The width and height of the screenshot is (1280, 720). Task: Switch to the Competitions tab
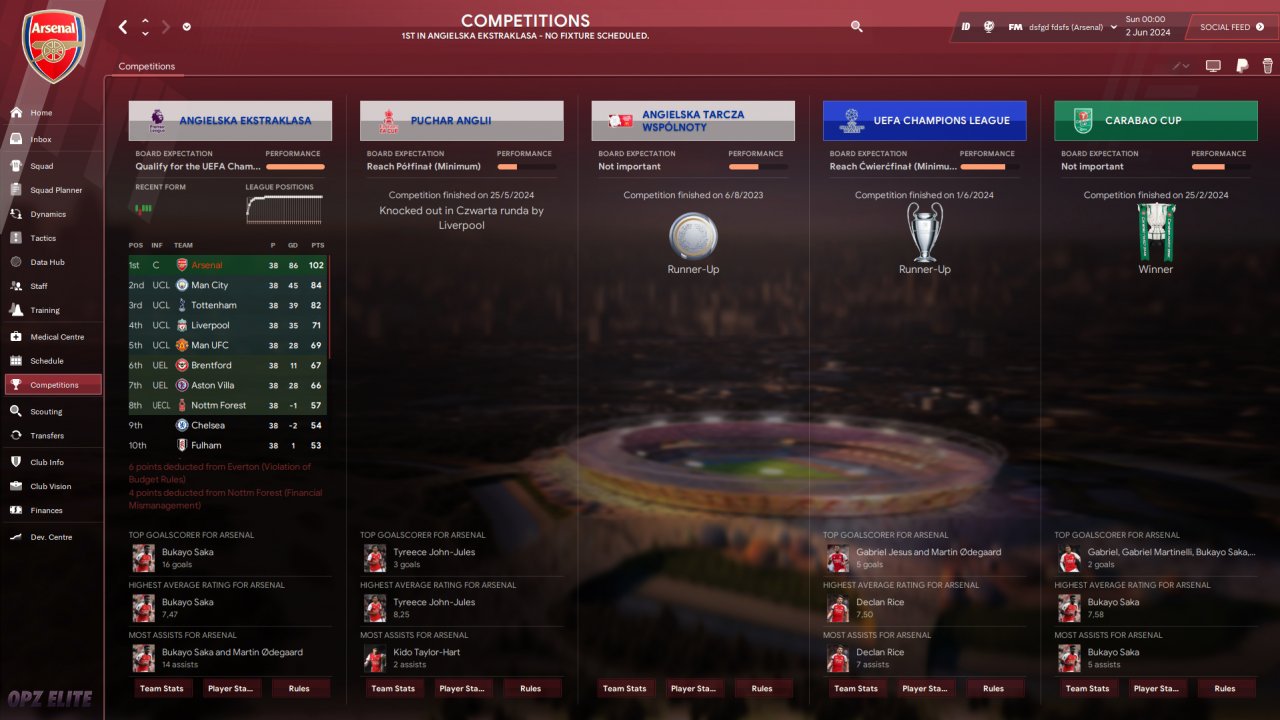click(x=146, y=66)
